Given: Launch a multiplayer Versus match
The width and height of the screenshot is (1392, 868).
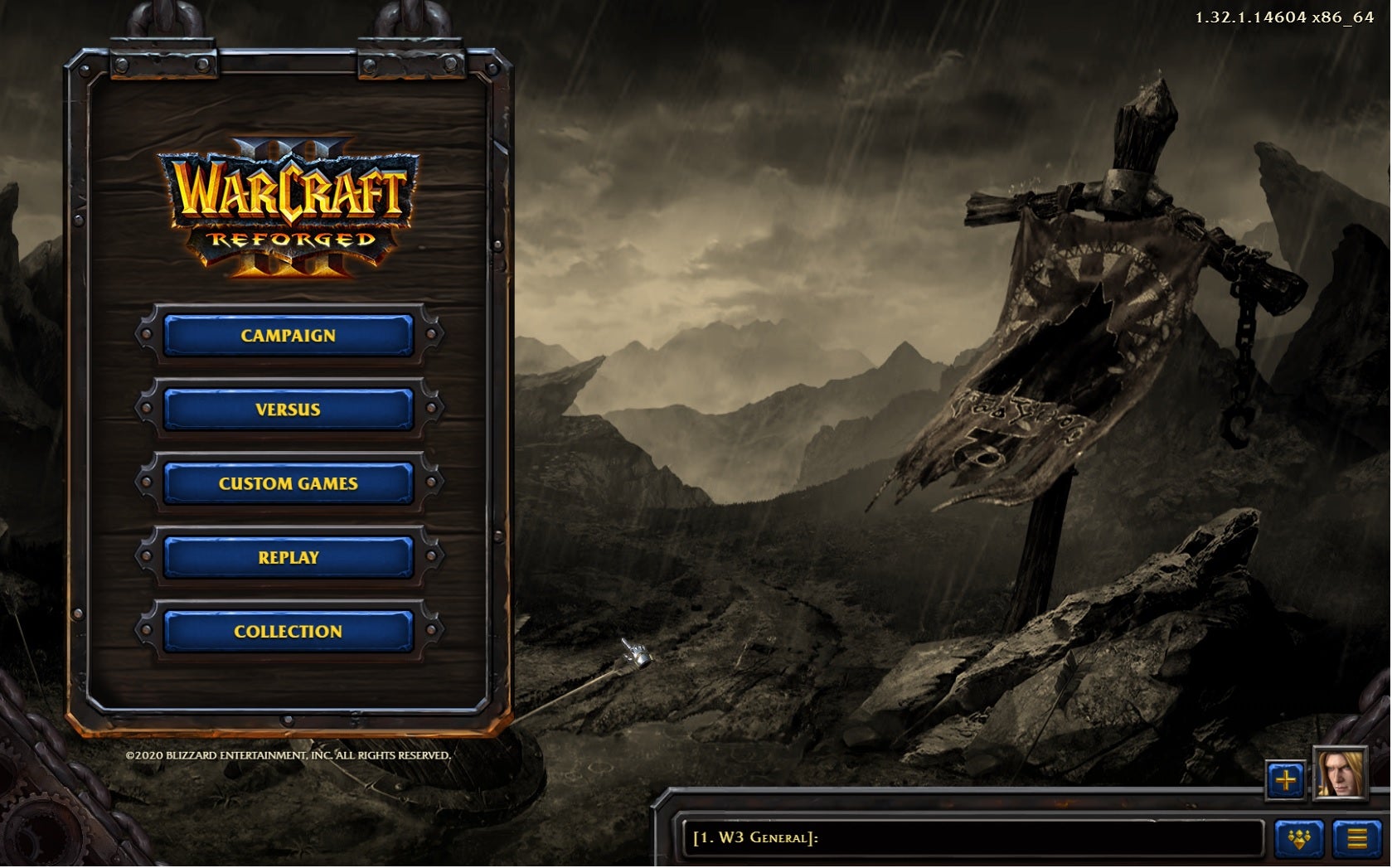Looking at the screenshot, I should 288,410.
